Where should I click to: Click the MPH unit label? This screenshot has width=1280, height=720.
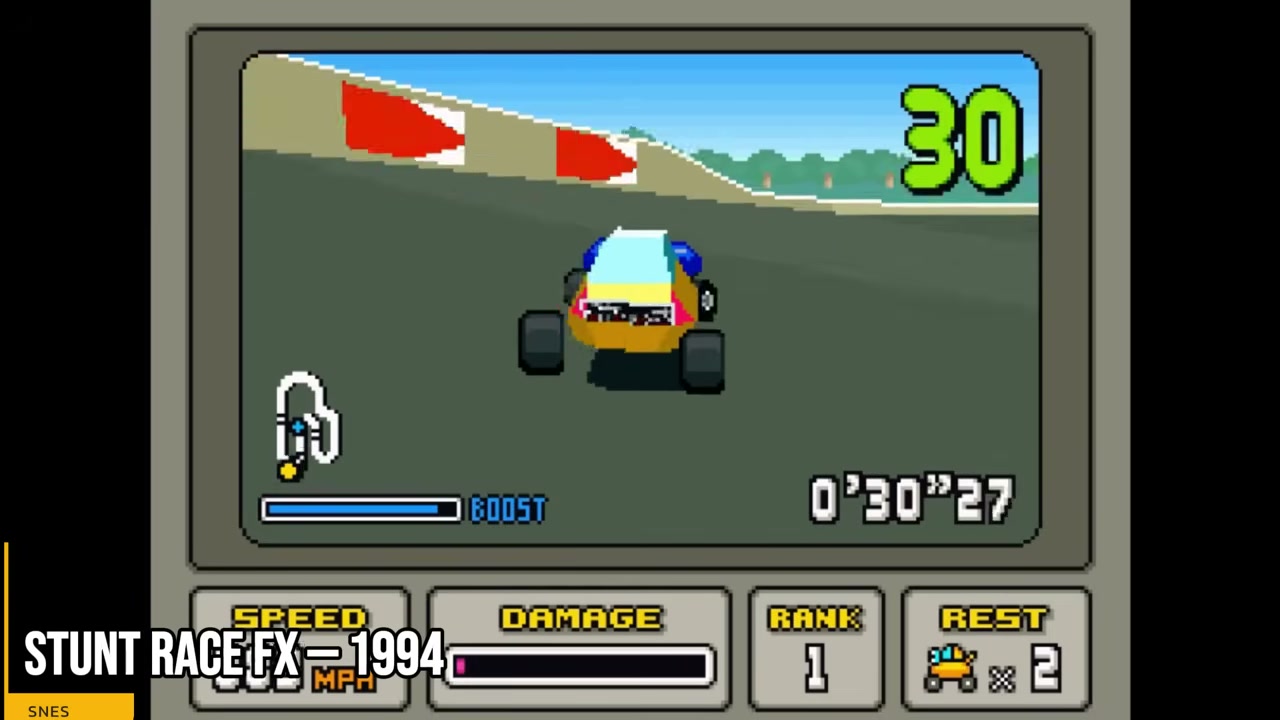coord(345,683)
